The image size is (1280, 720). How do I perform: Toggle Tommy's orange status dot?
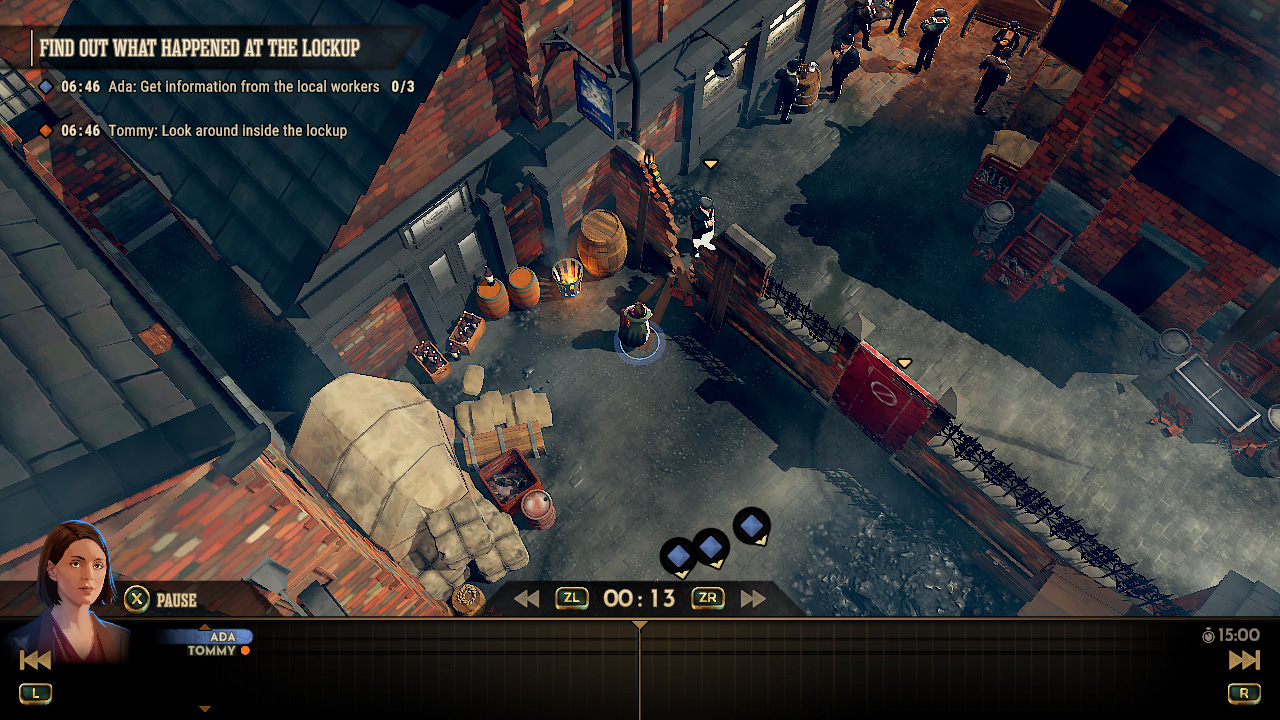coord(245,649)
